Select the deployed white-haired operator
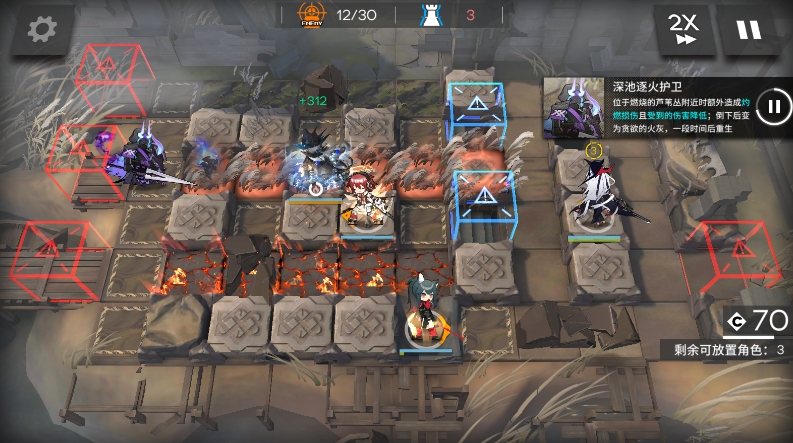793x443 pixels. 599,193
